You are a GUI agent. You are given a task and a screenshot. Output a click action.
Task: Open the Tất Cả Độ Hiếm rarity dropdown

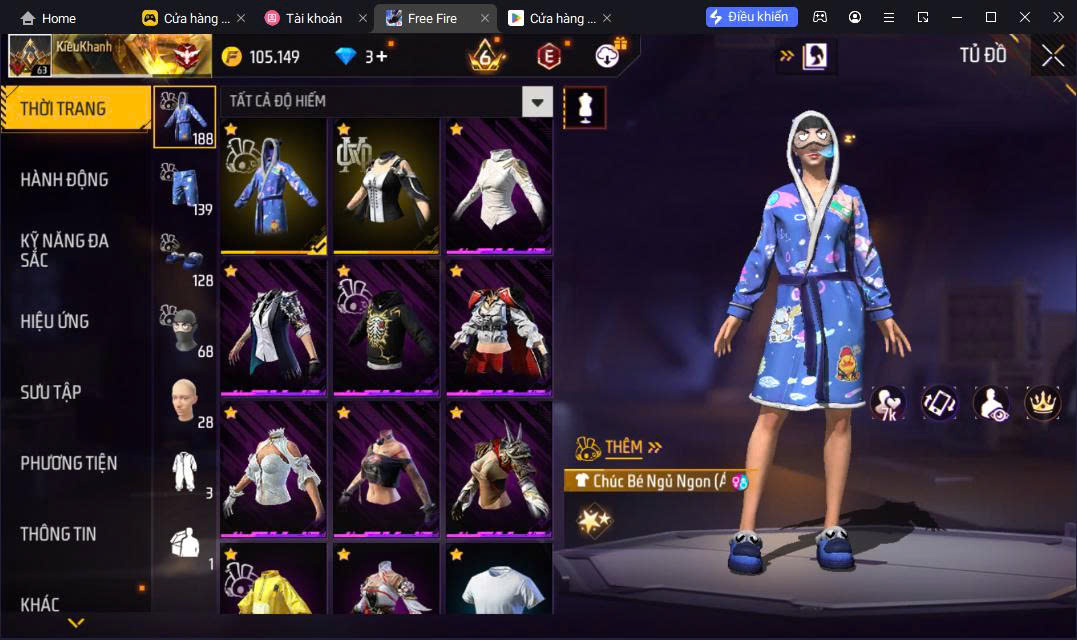pyautogui.click(x=538, y=101)
